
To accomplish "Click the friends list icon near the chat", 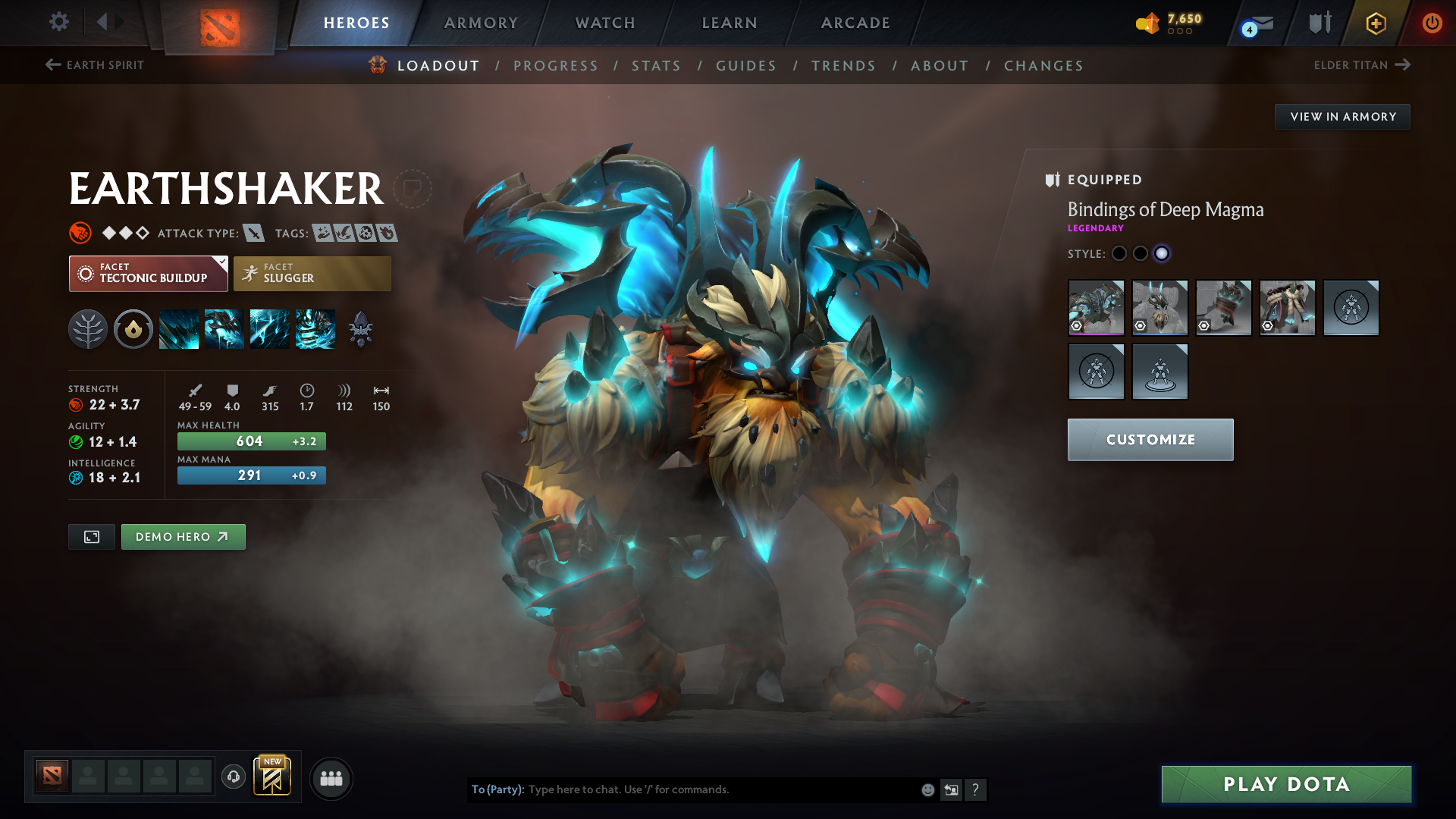I will tap(331, 777).
